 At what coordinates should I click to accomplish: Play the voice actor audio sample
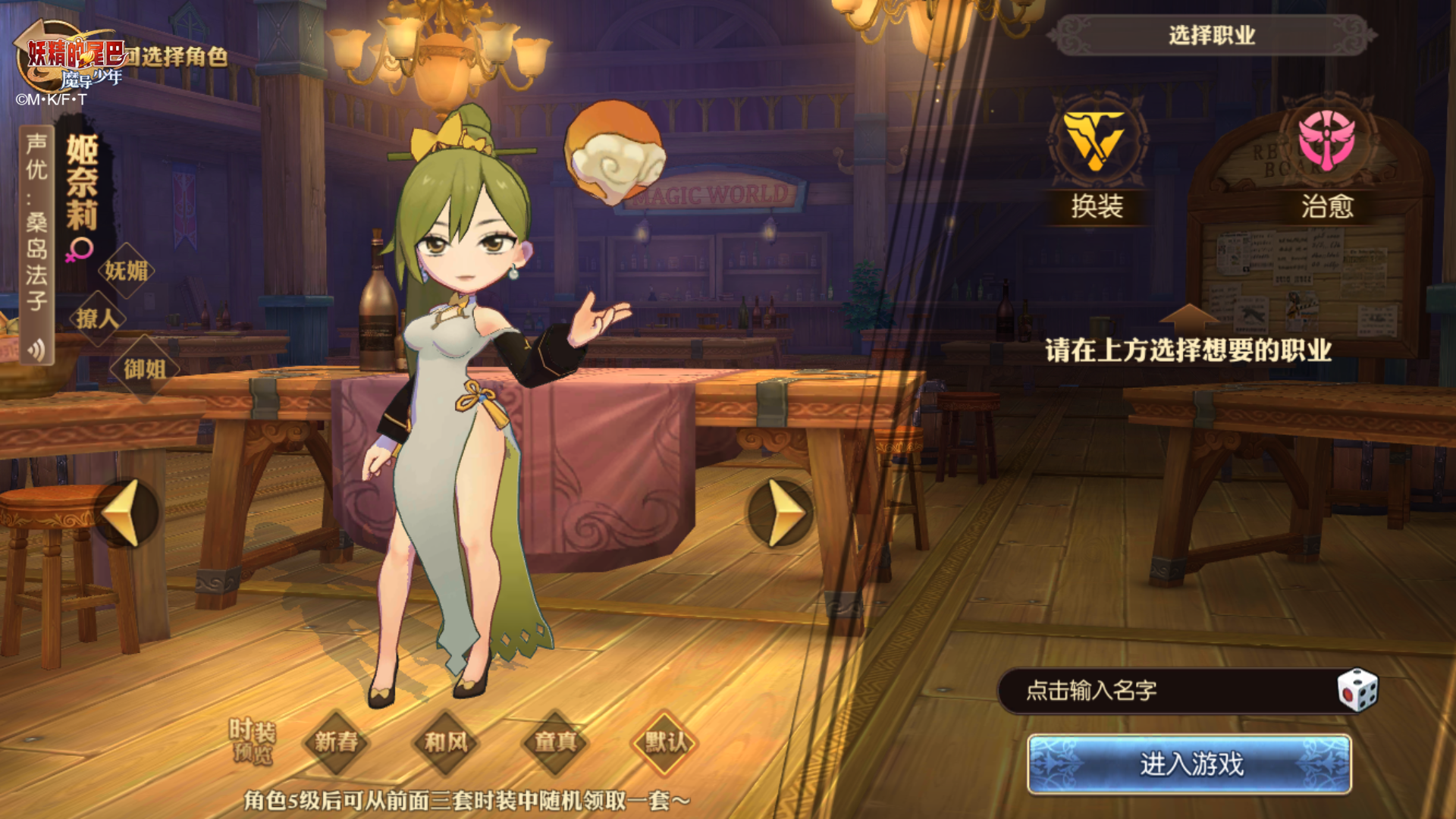point(36,349)
